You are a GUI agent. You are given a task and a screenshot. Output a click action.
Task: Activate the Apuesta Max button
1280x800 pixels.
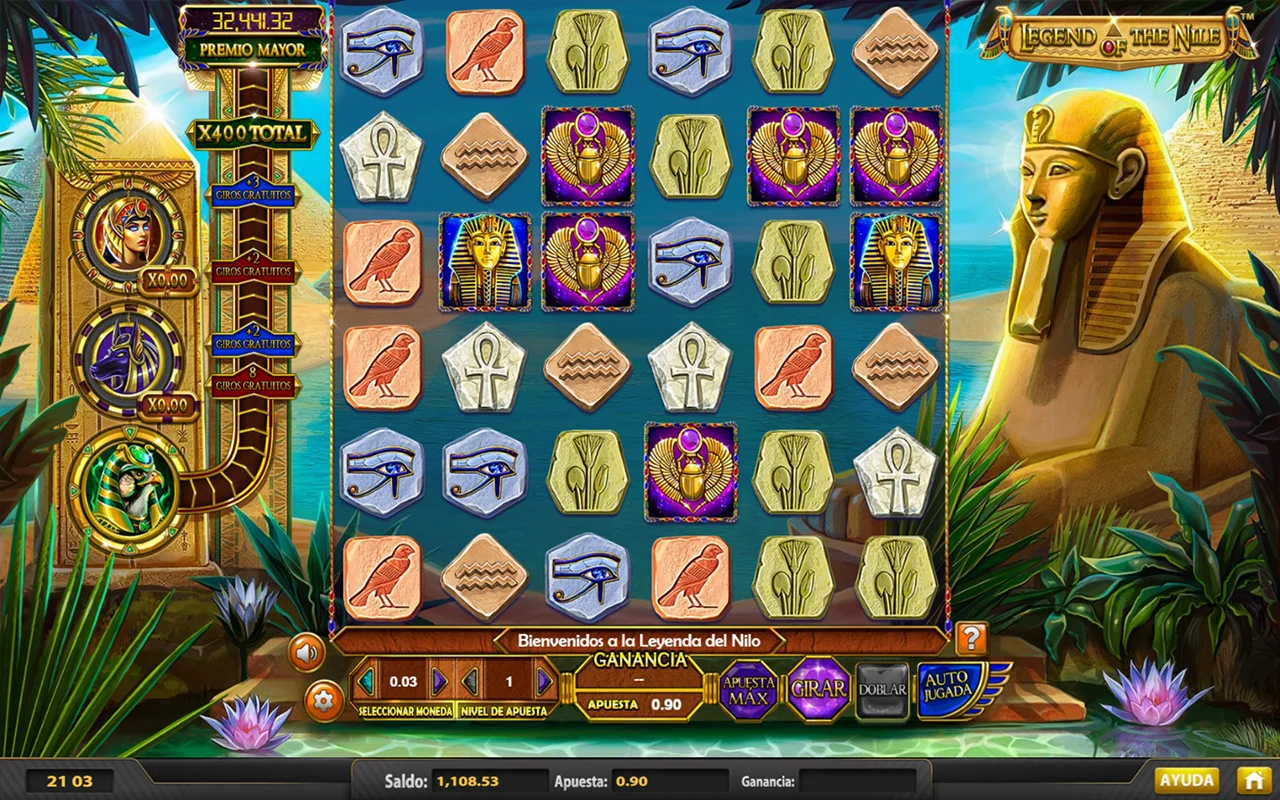point(749,690)
